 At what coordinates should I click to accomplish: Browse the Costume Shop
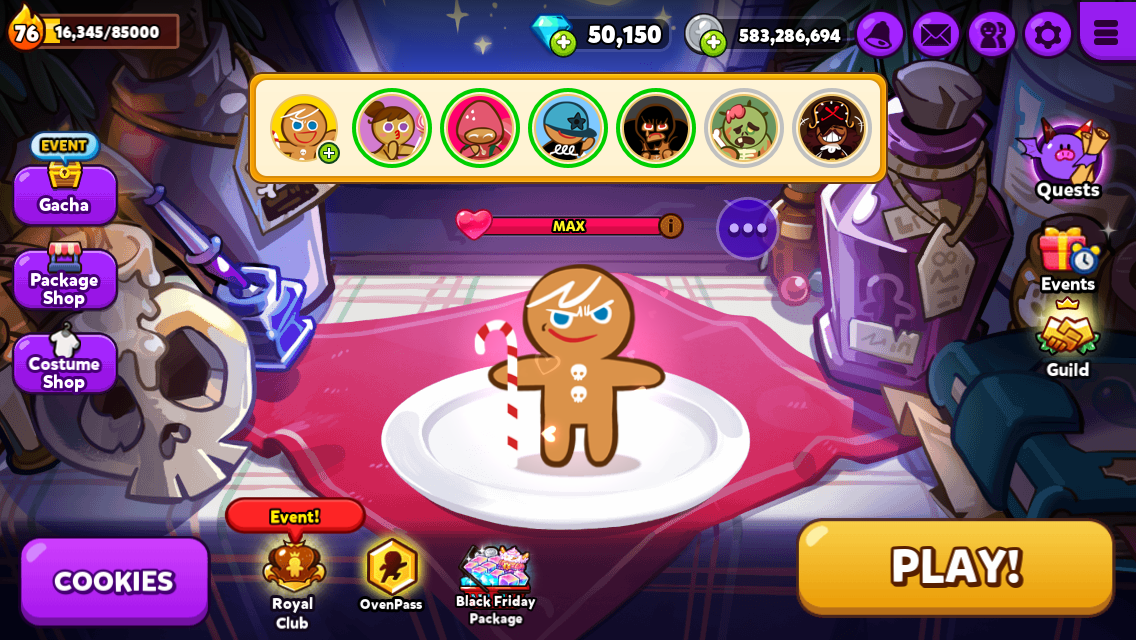64,363
